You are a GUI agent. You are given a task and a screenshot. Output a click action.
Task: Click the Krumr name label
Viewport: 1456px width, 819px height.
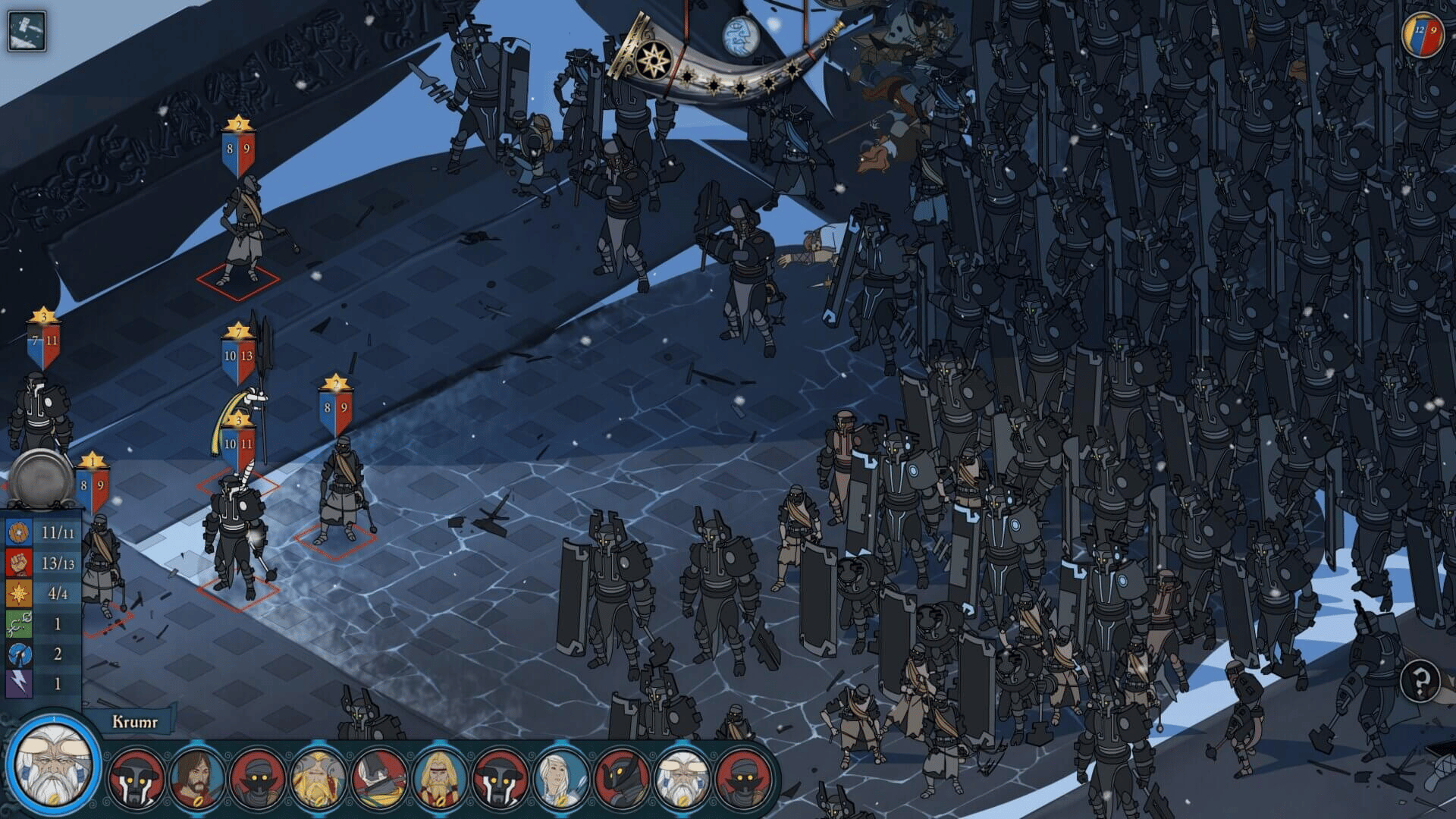135,721
